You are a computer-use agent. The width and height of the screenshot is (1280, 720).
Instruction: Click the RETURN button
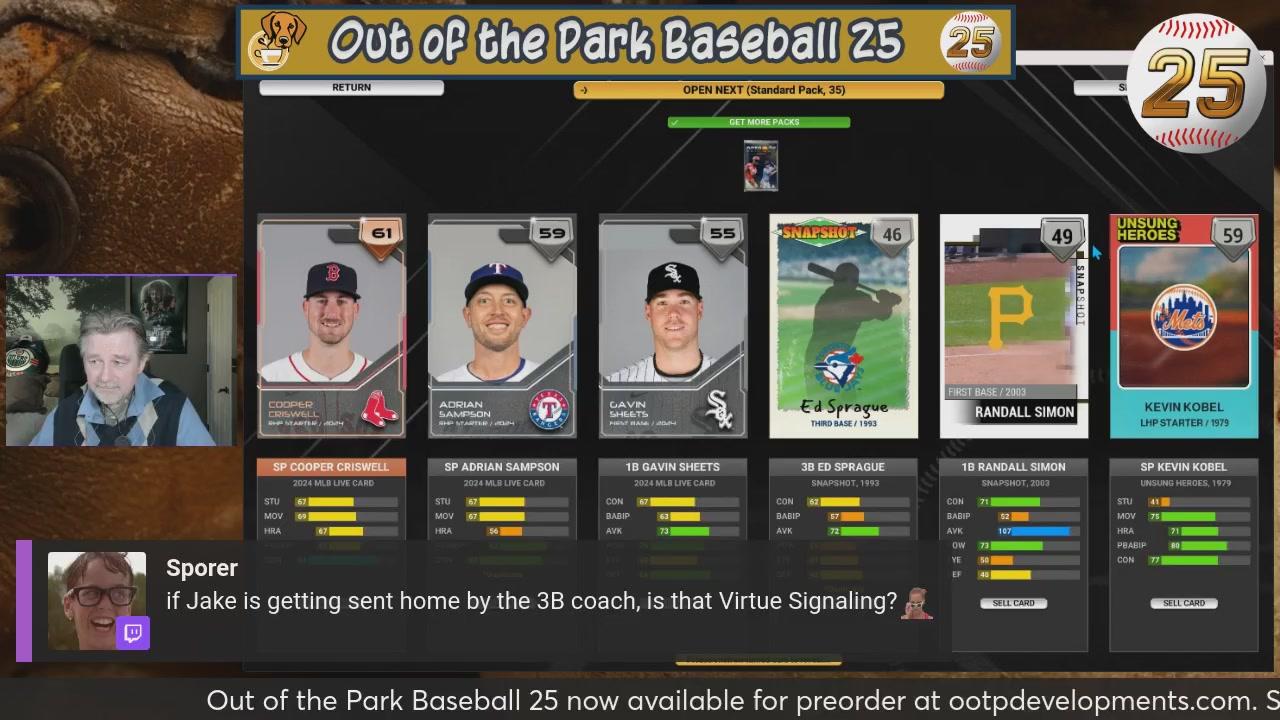pos(351,88)
